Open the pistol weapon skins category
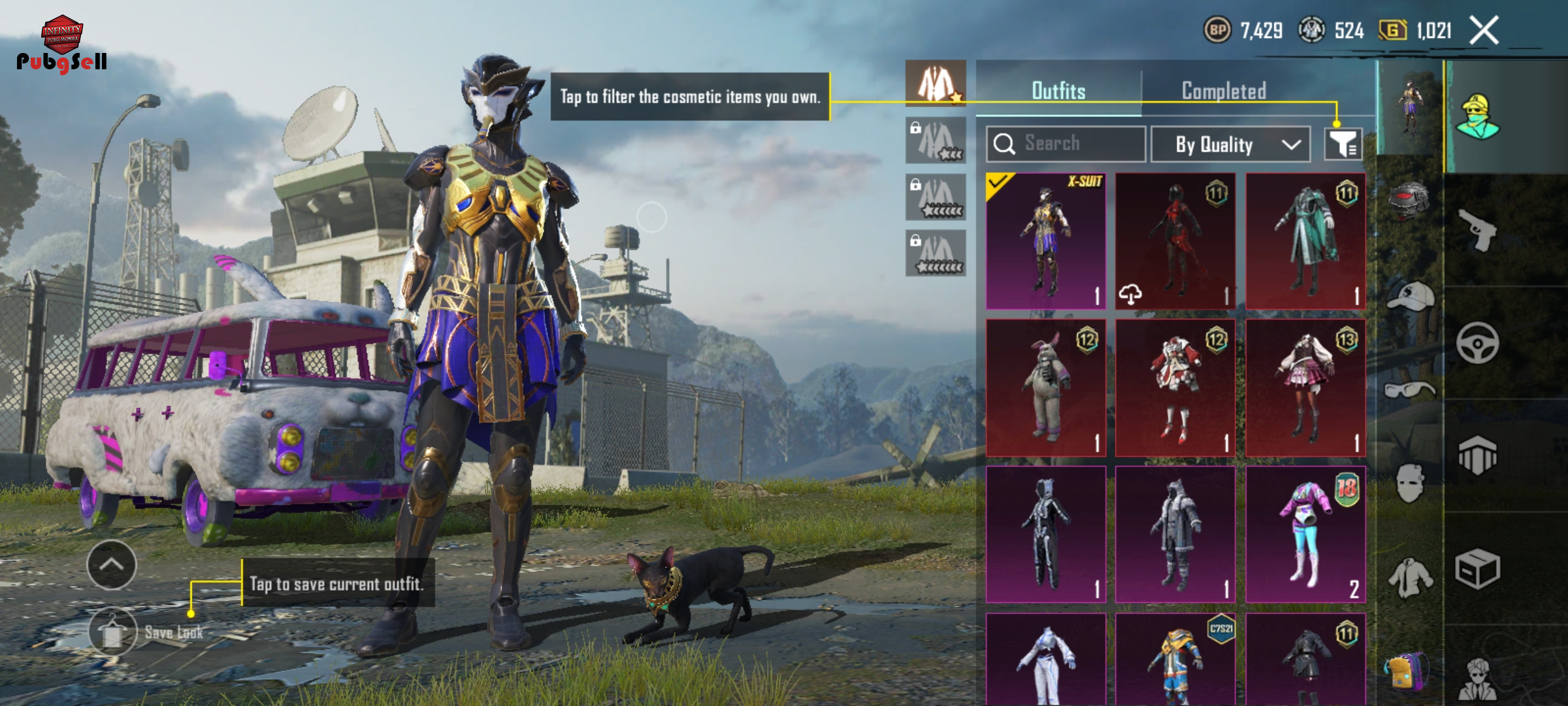Screen dimensions: 1568x706 coord(1477,229)
